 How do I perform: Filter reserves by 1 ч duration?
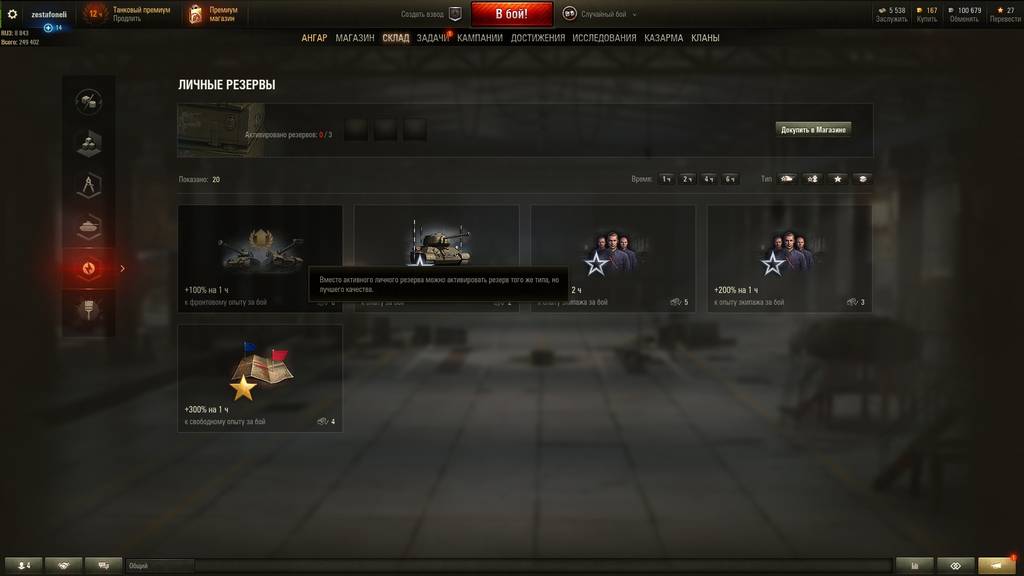pyautogui.click(x=666, y=179)
